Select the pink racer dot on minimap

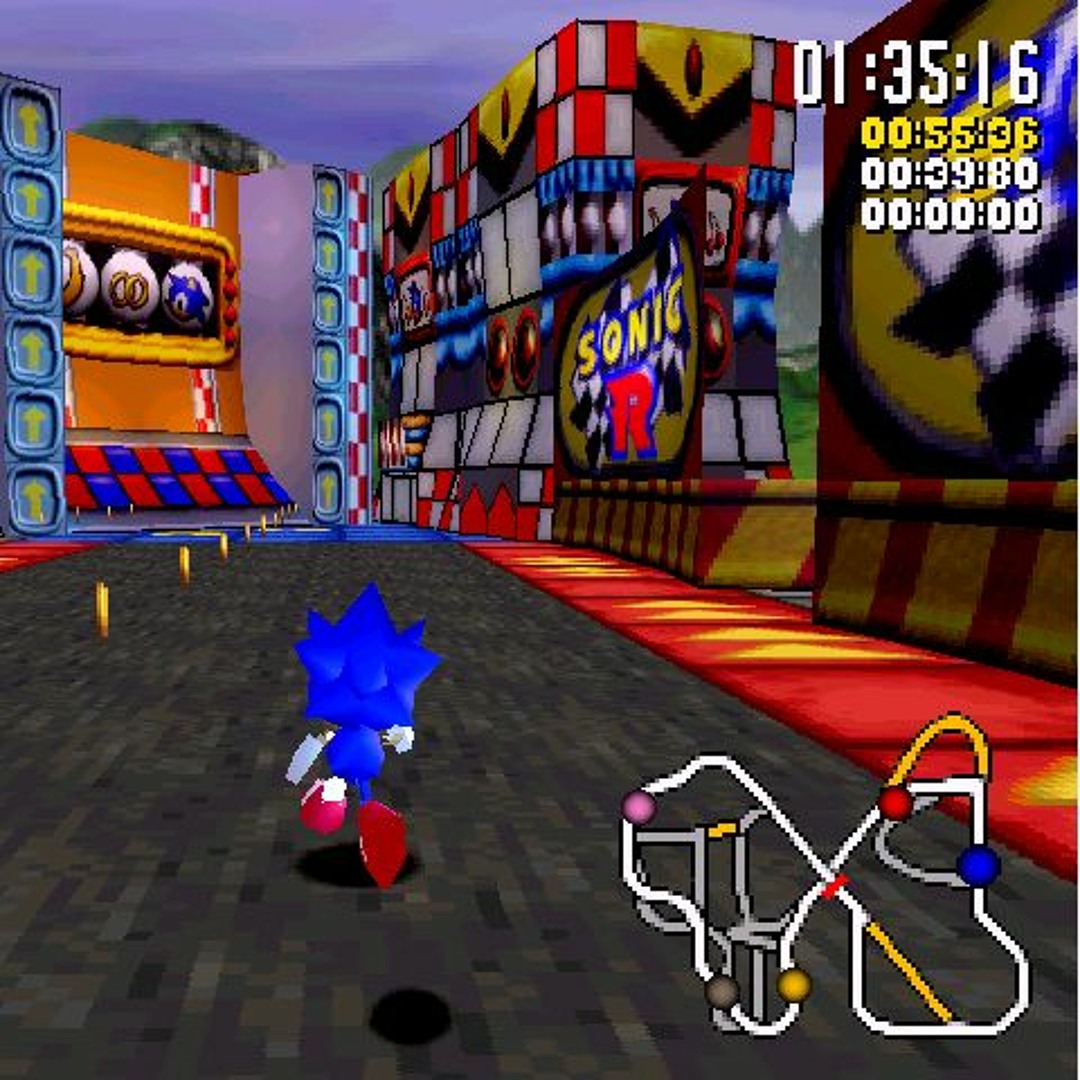(639, 806)
